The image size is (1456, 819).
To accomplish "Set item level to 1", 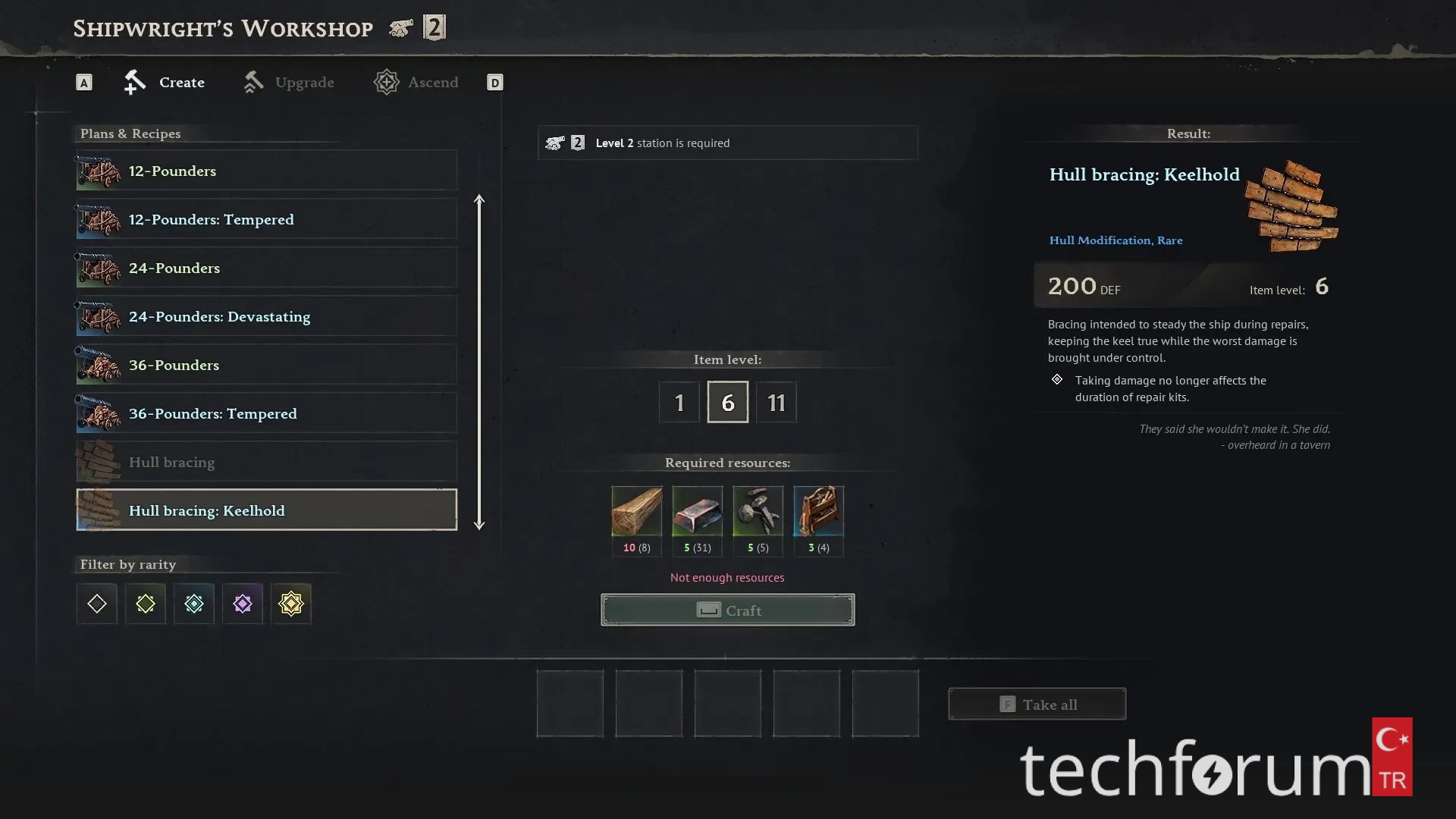I will [679, 402].
